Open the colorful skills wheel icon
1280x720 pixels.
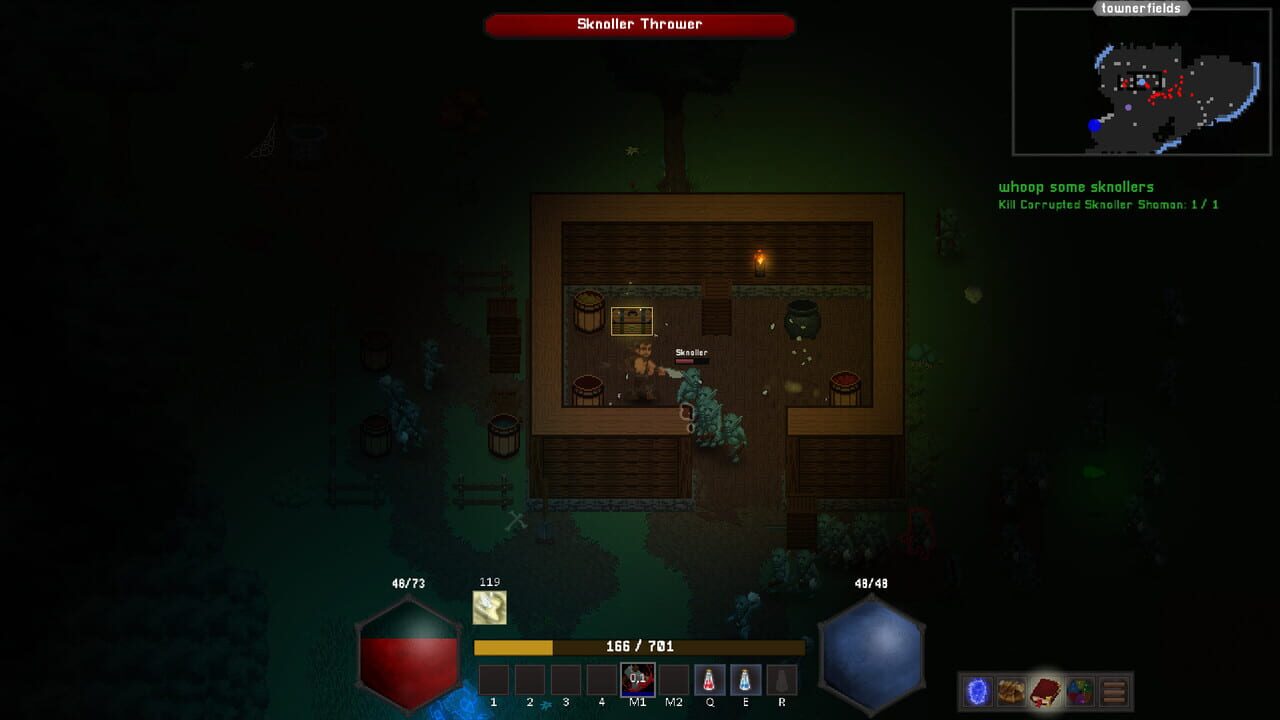point(1079,690)
